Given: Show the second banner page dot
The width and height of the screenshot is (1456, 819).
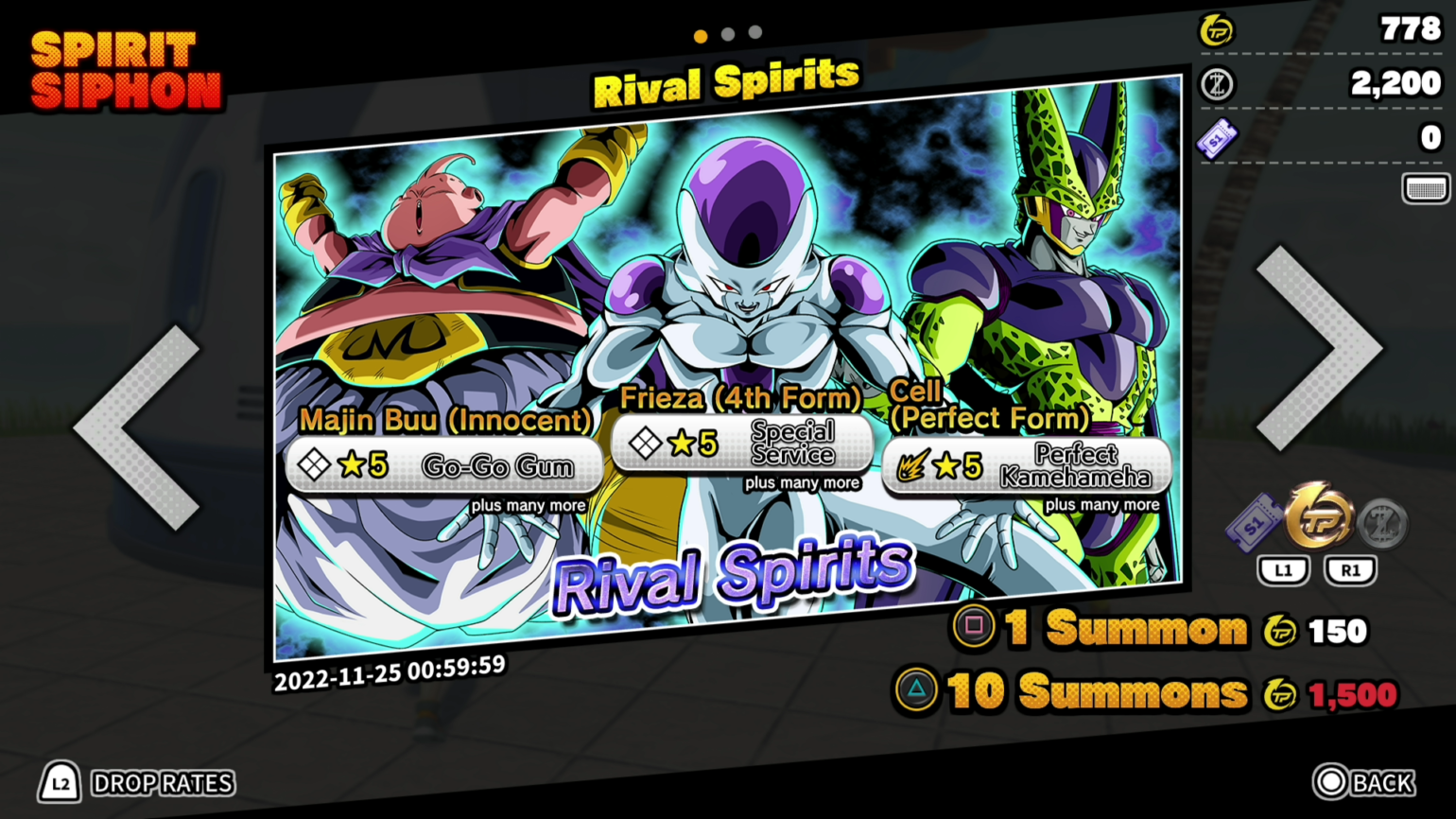Looking at the screenshot, I should 728,34.
